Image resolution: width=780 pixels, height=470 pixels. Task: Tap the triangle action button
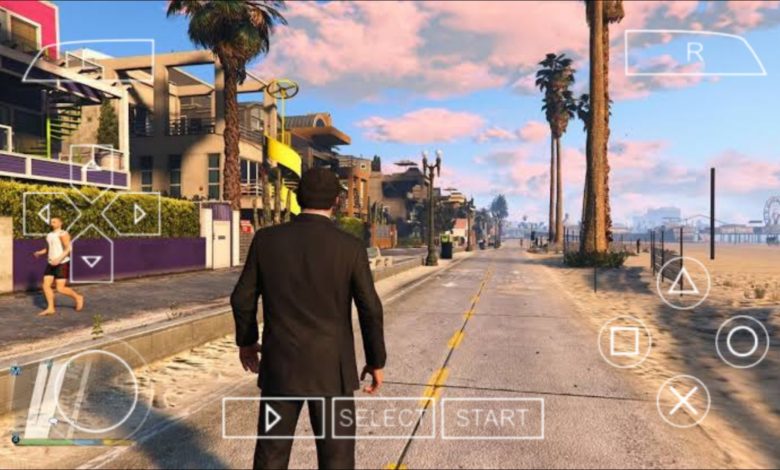(683, 283)
